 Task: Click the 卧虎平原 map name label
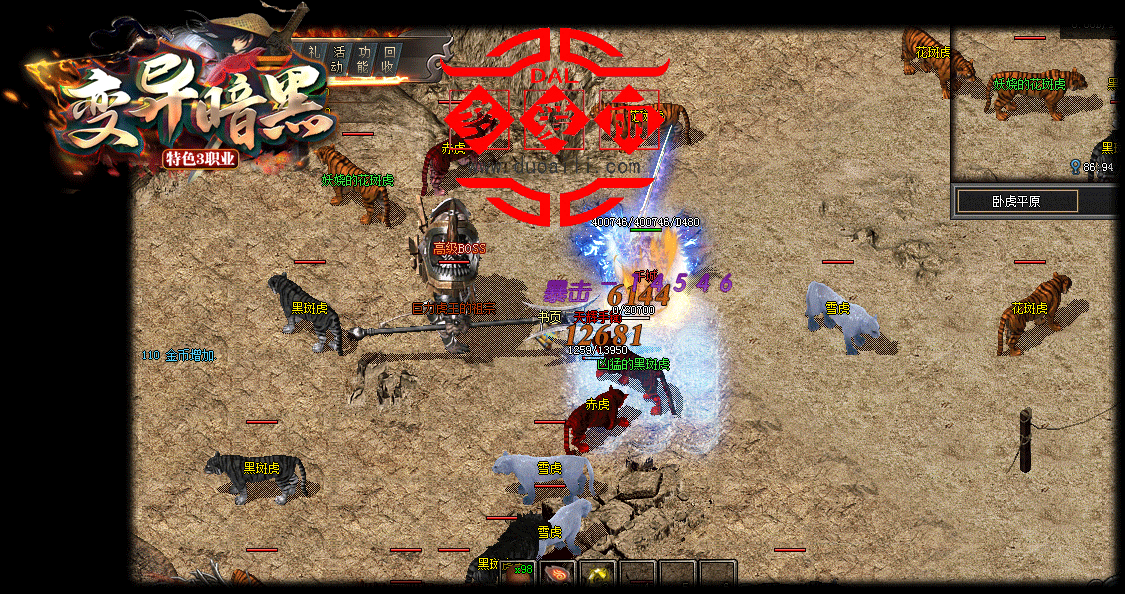[1017, 201]
